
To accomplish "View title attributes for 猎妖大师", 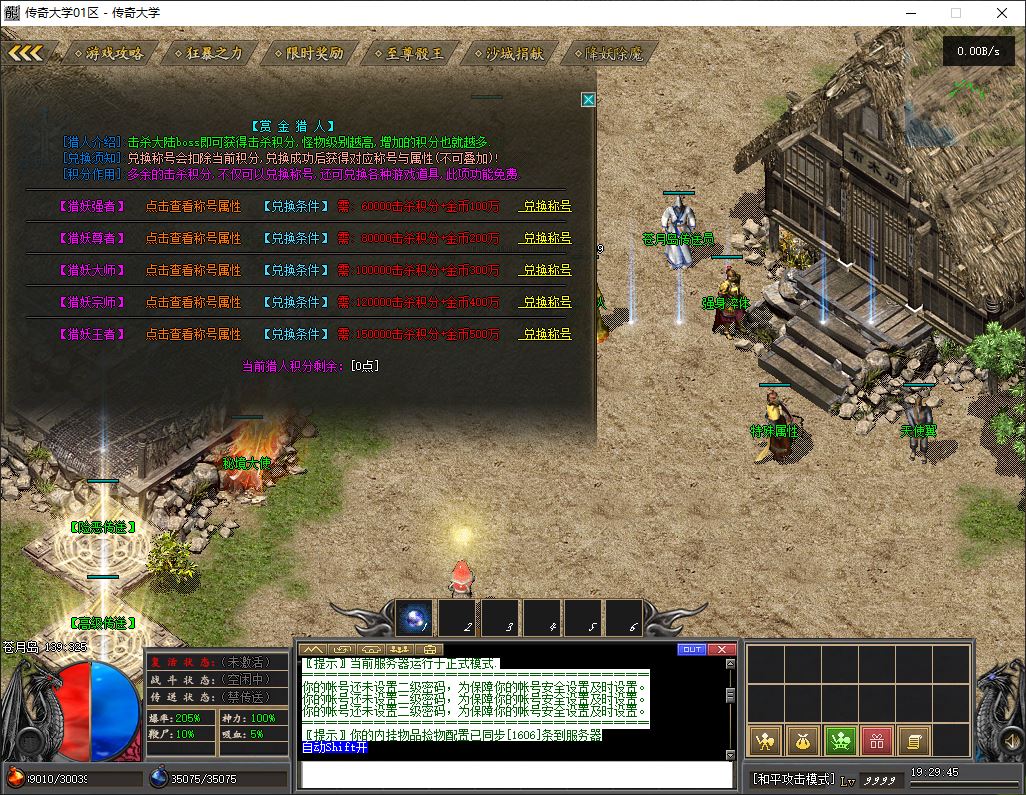I will 193,270.
